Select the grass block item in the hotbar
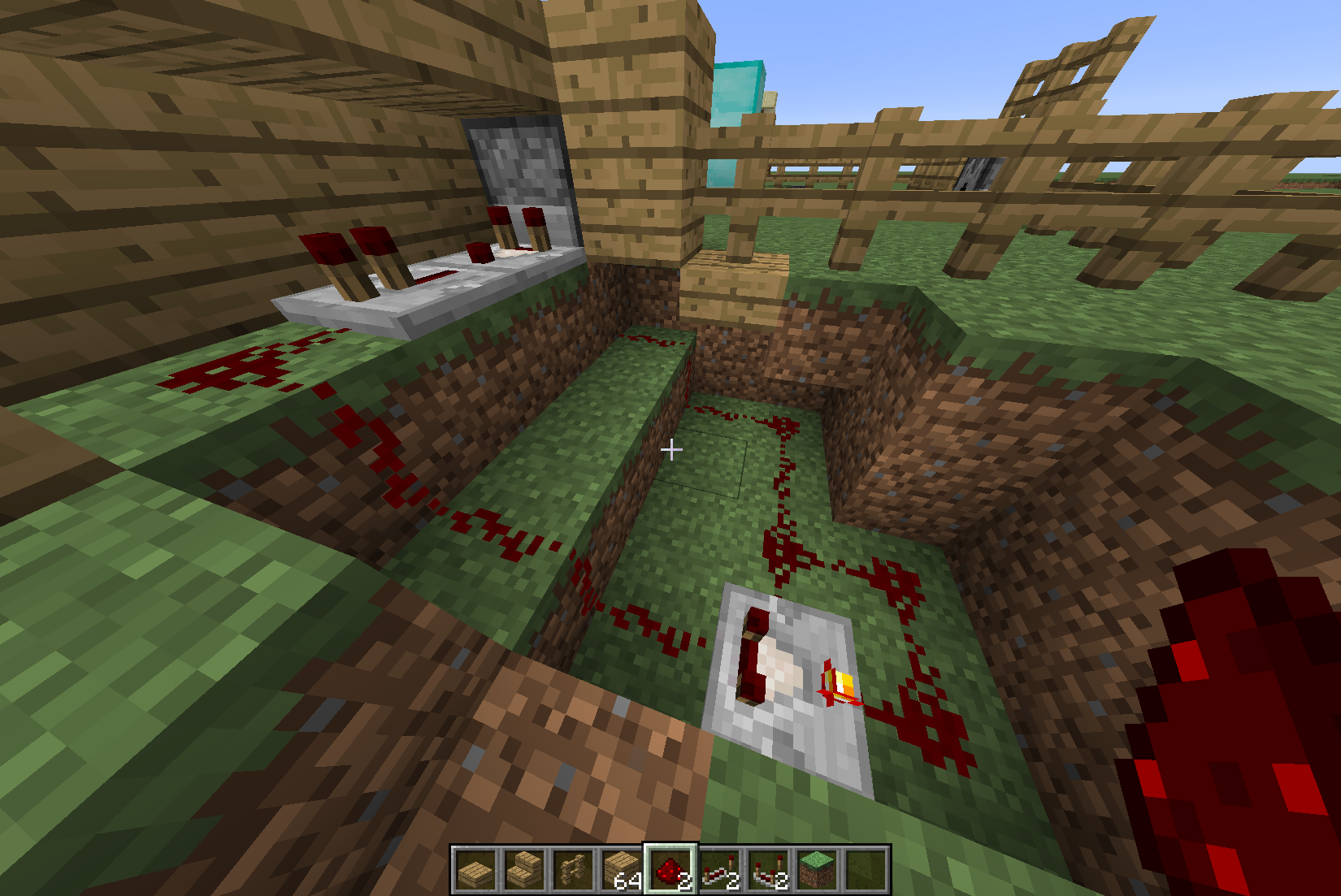The image size is (1341, 896). [x=815, y=869]
